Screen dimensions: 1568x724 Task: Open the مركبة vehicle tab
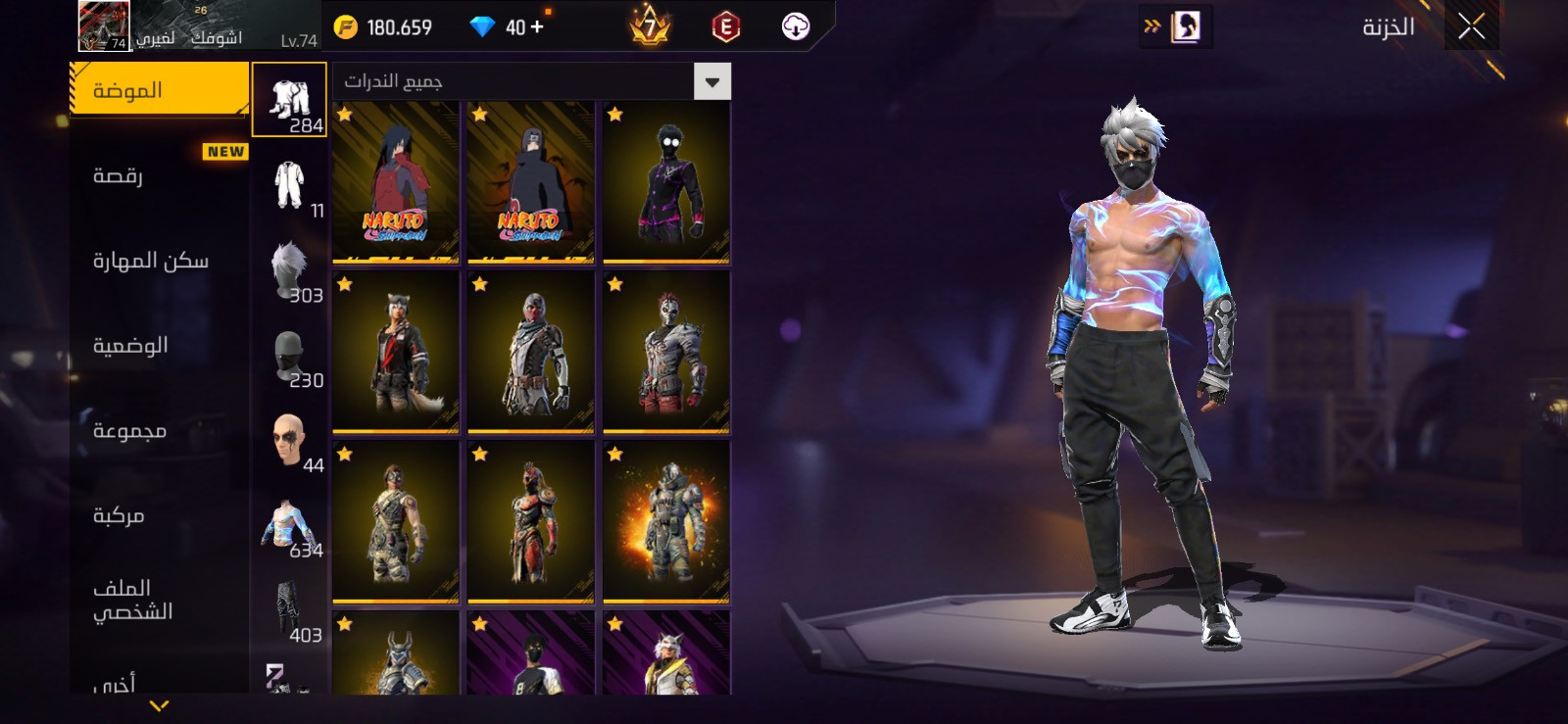119,515
